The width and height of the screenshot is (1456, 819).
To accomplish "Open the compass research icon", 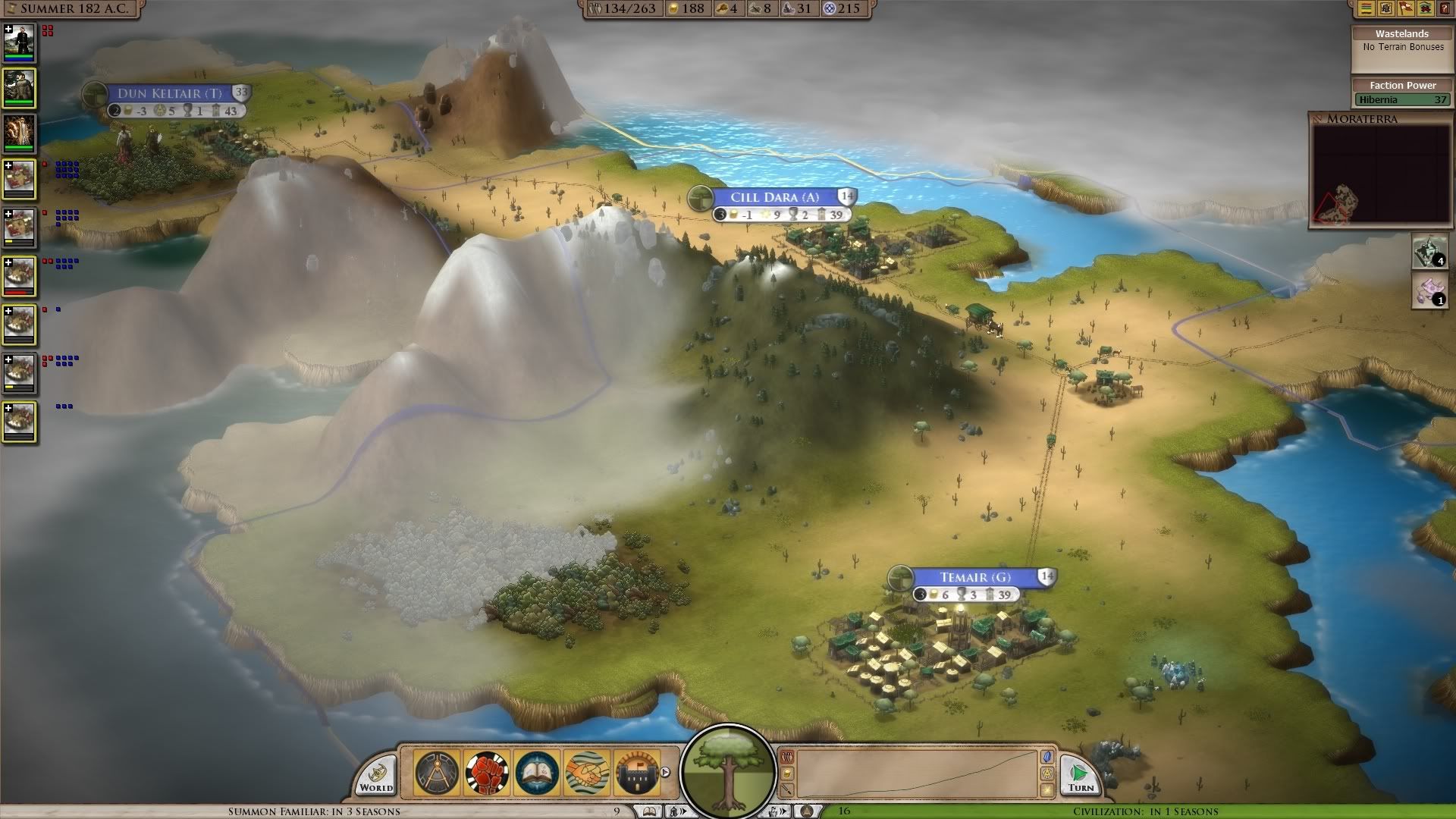I will [438, 773].
